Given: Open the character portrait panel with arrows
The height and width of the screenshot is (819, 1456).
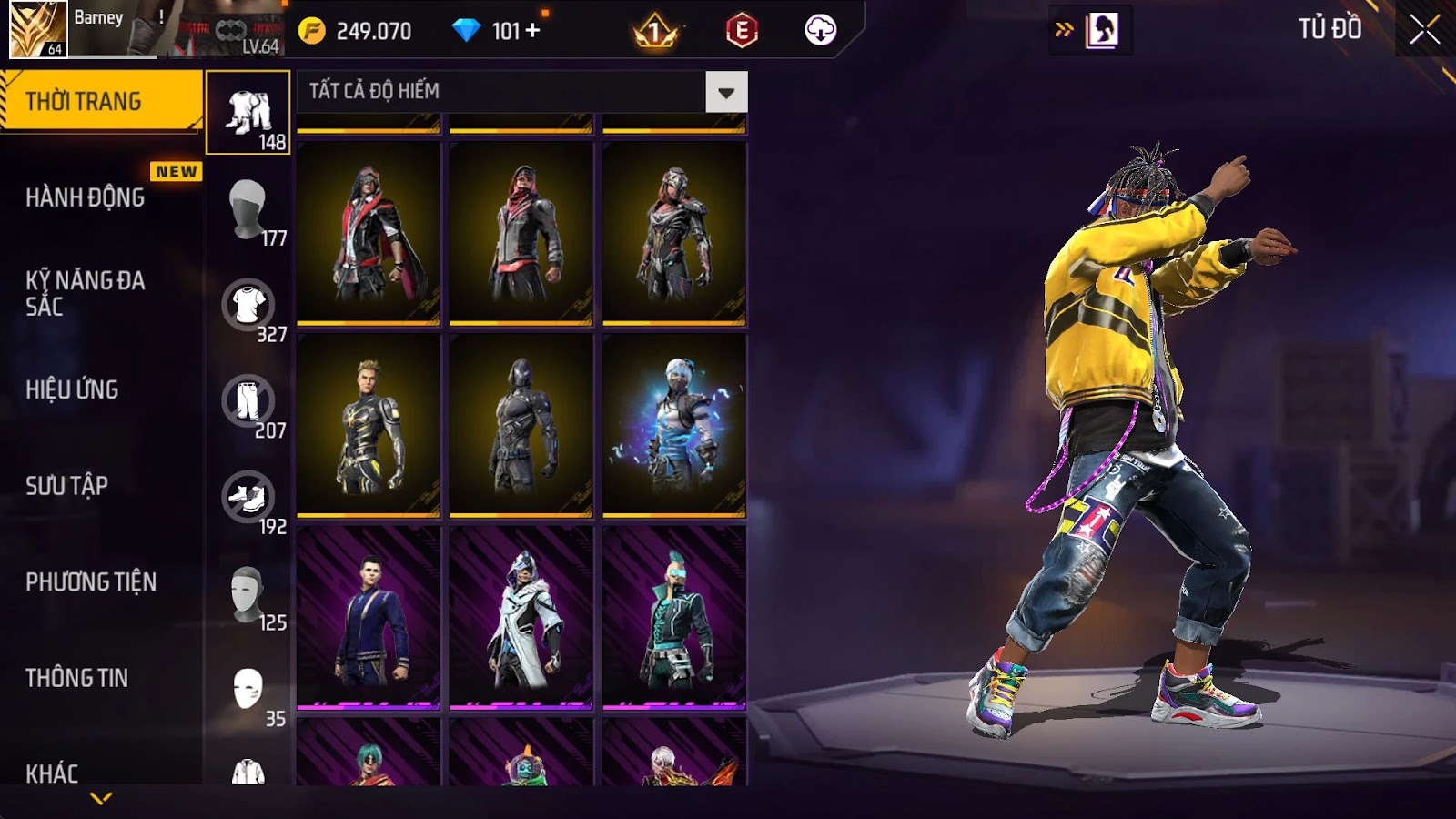Looking at the screenshot, I should tap(1089, 31).
